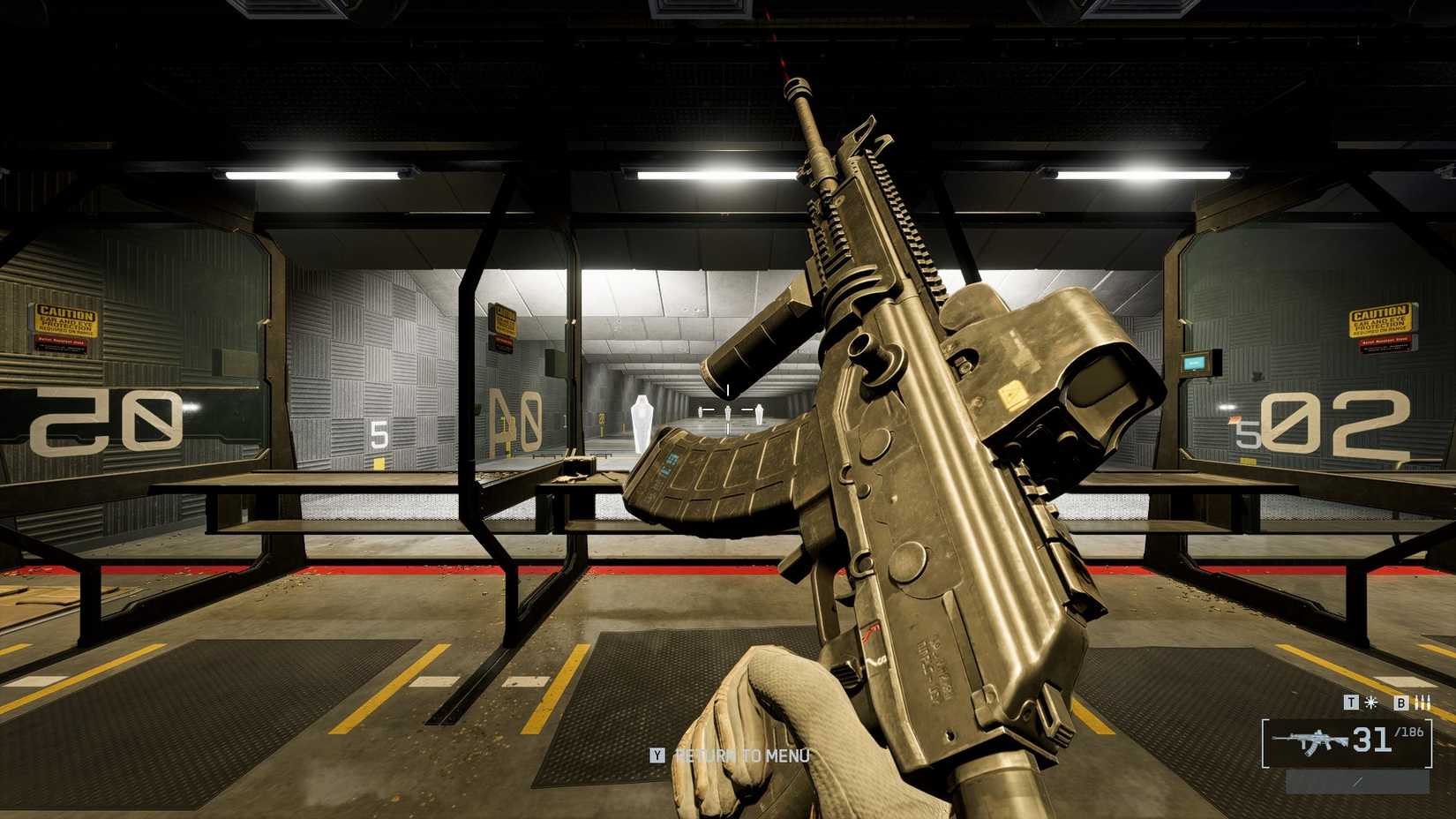Toggle ammo check using the B indicator
1456x819 pixels.
(x=1400, y=703)
